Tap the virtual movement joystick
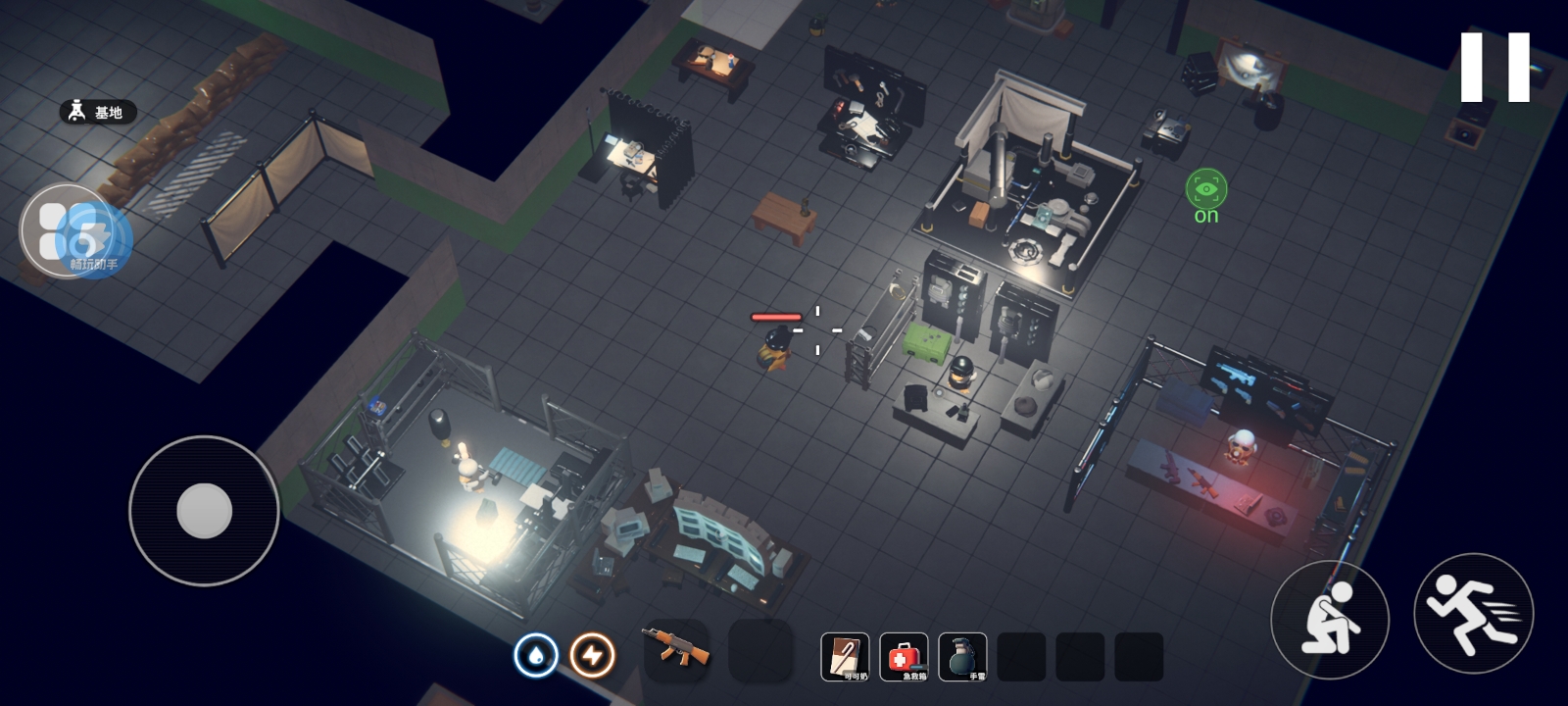 coord(204,510)
